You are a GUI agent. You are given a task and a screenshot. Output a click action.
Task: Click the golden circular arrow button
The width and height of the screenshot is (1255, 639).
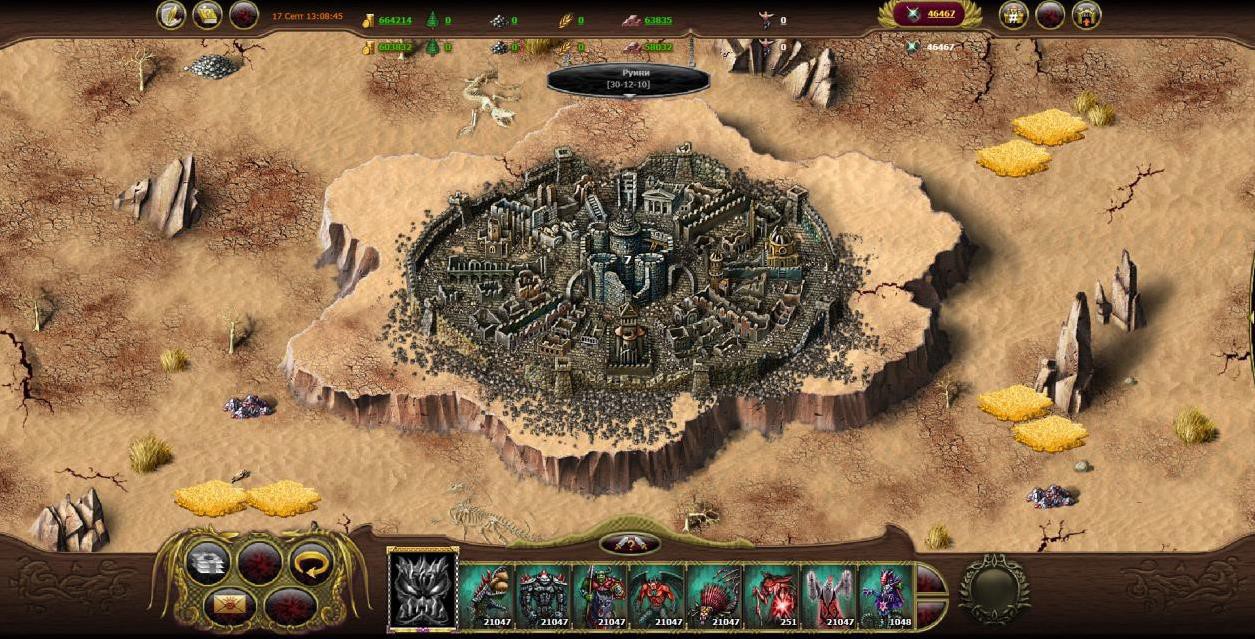pyautogui.click(x=311, y=562)
